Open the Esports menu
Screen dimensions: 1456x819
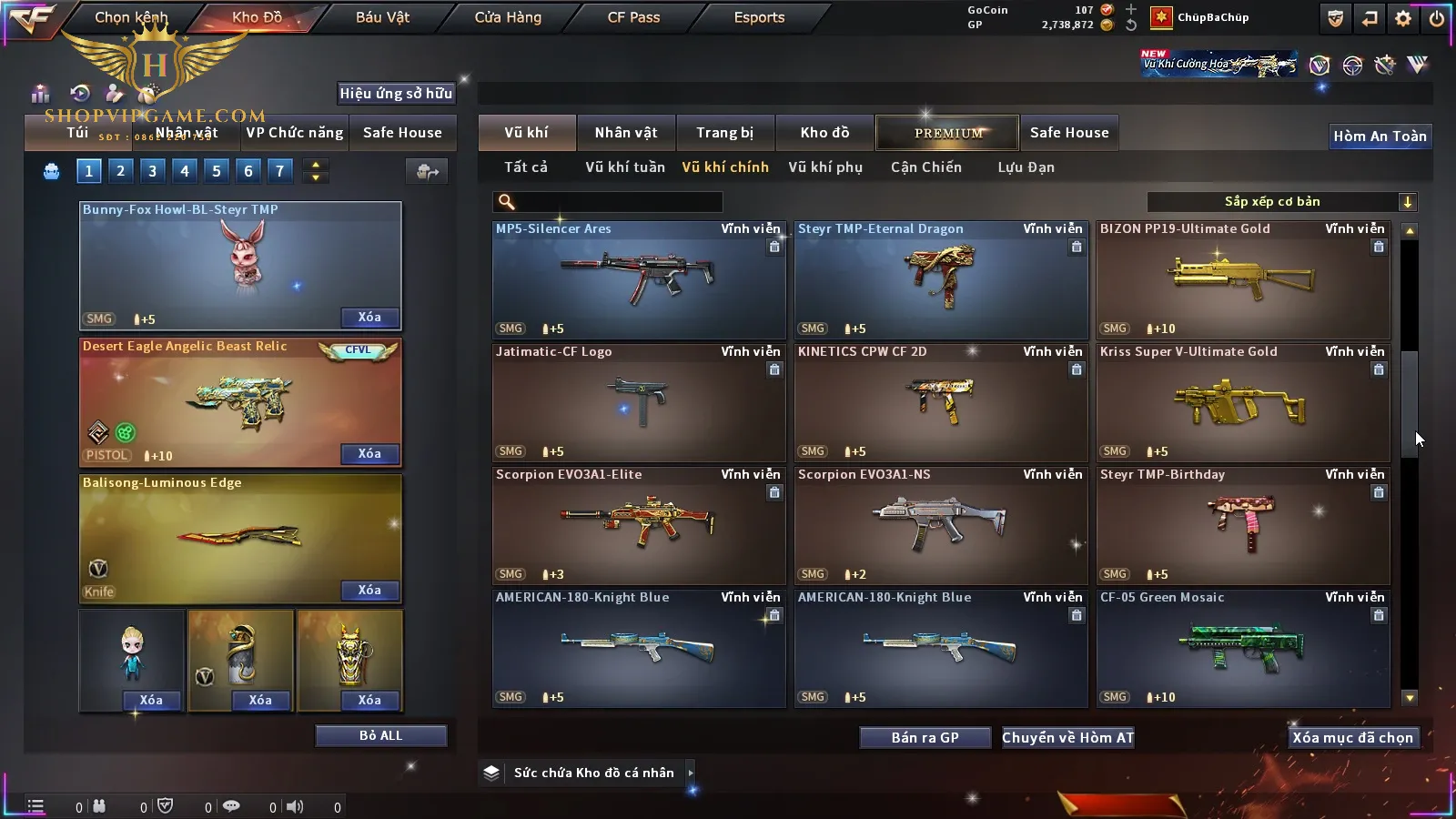click(759, 17)
